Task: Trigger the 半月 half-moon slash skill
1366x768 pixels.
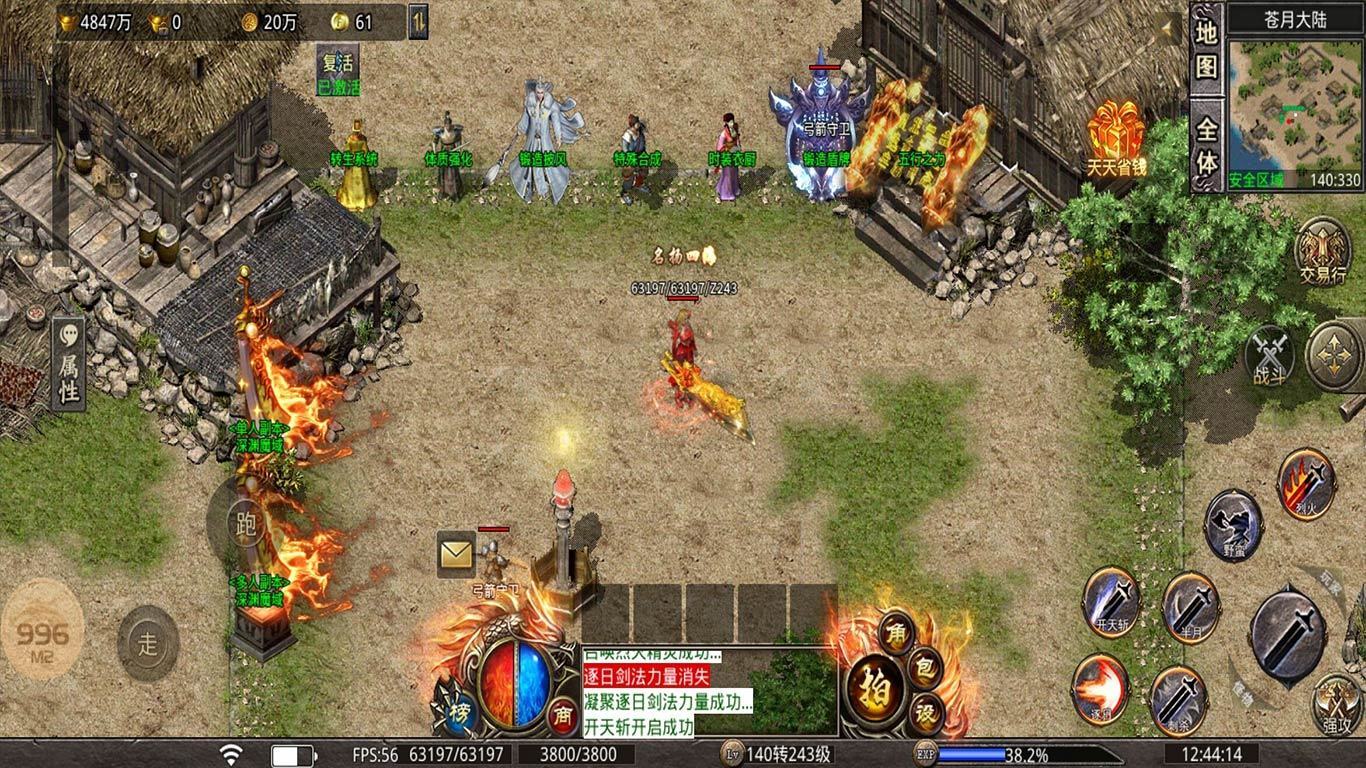Action: pyautogui.click(x=1190, y=604)
